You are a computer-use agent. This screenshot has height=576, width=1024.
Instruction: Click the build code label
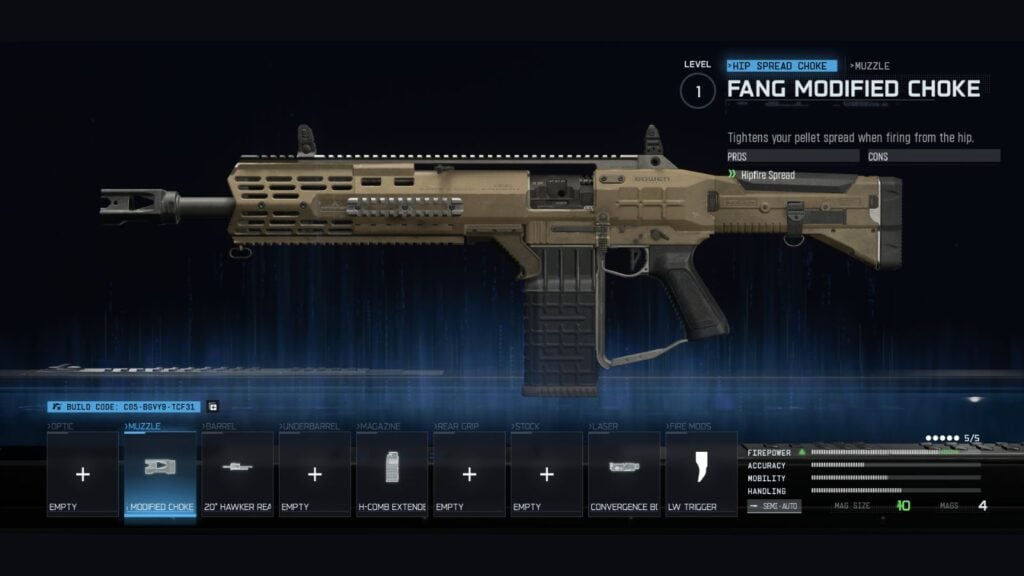click(124, 407)
